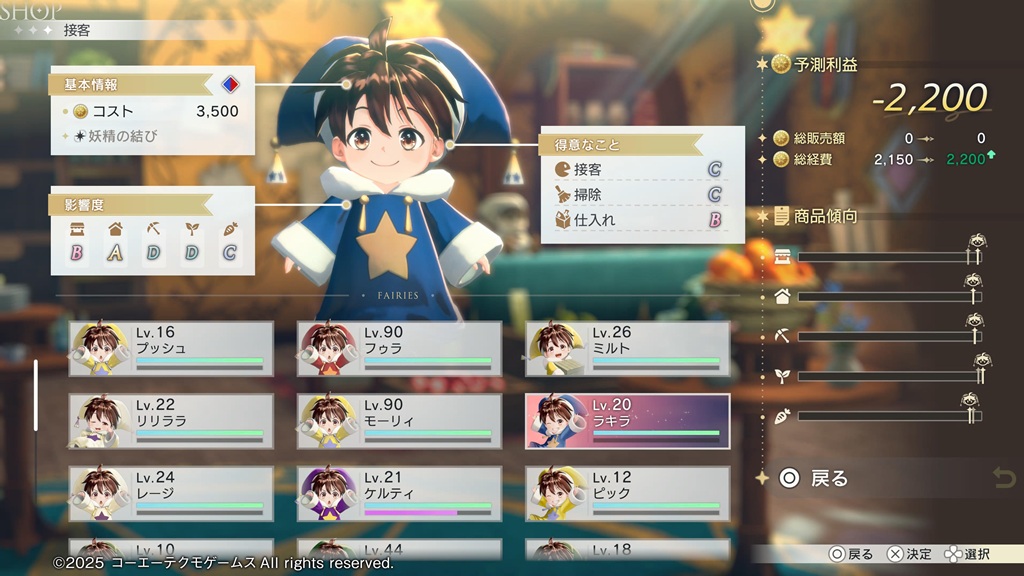This screenshot has width=1024, height=576.
Task: Click the highlighted ラキラ fairy card
Action: (627, 421)
